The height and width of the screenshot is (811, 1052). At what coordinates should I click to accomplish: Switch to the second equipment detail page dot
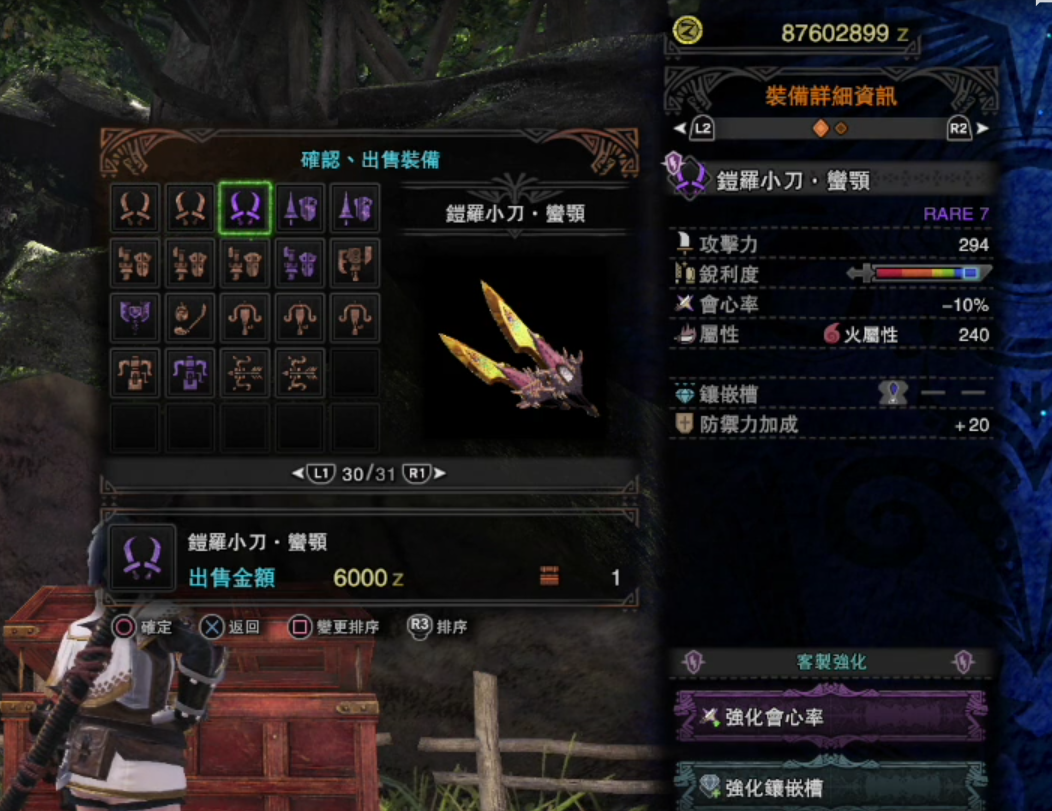click(841, 128)
